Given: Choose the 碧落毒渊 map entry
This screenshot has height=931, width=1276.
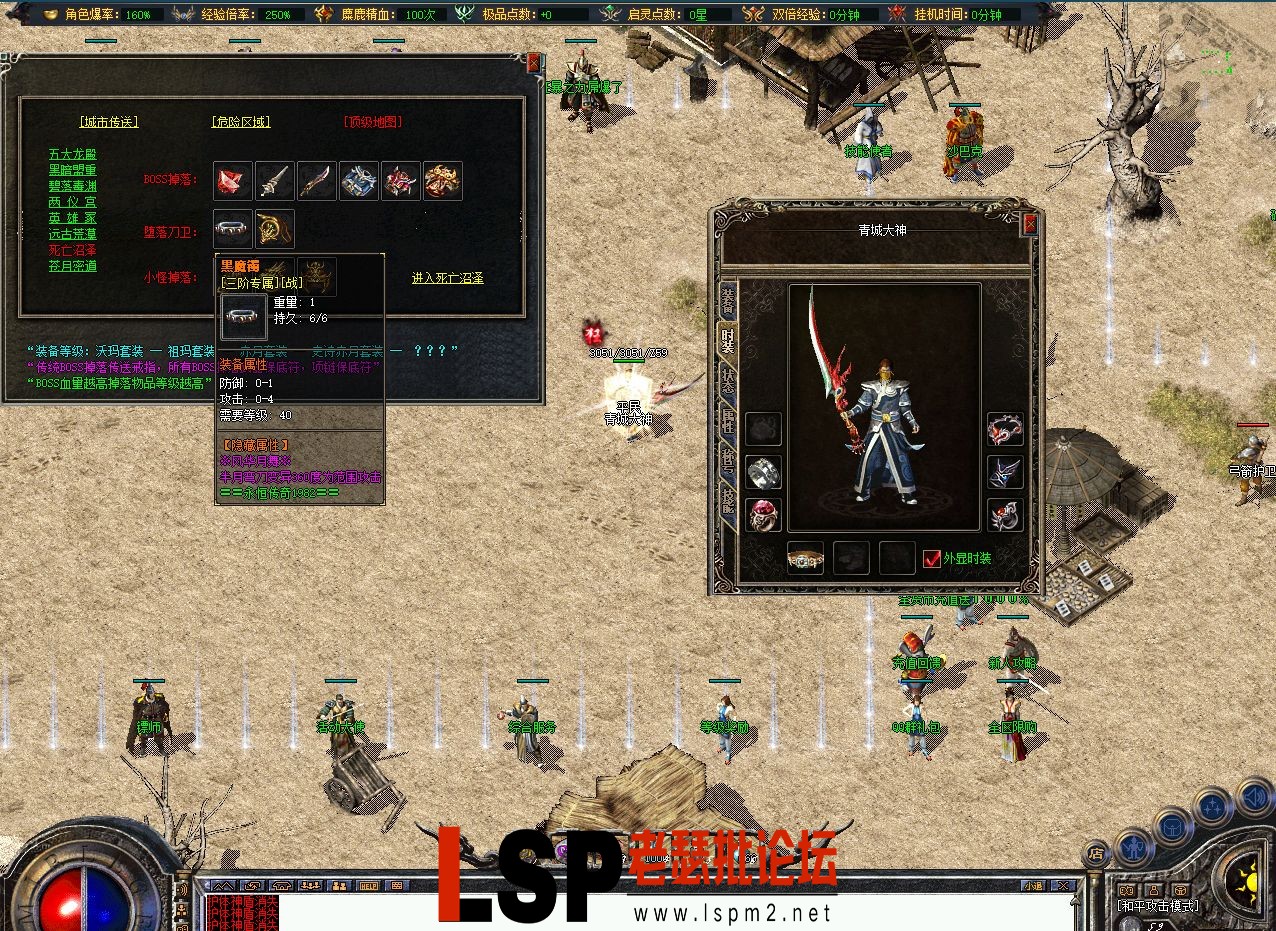Looking at the screenshot, I should [73, 186].
